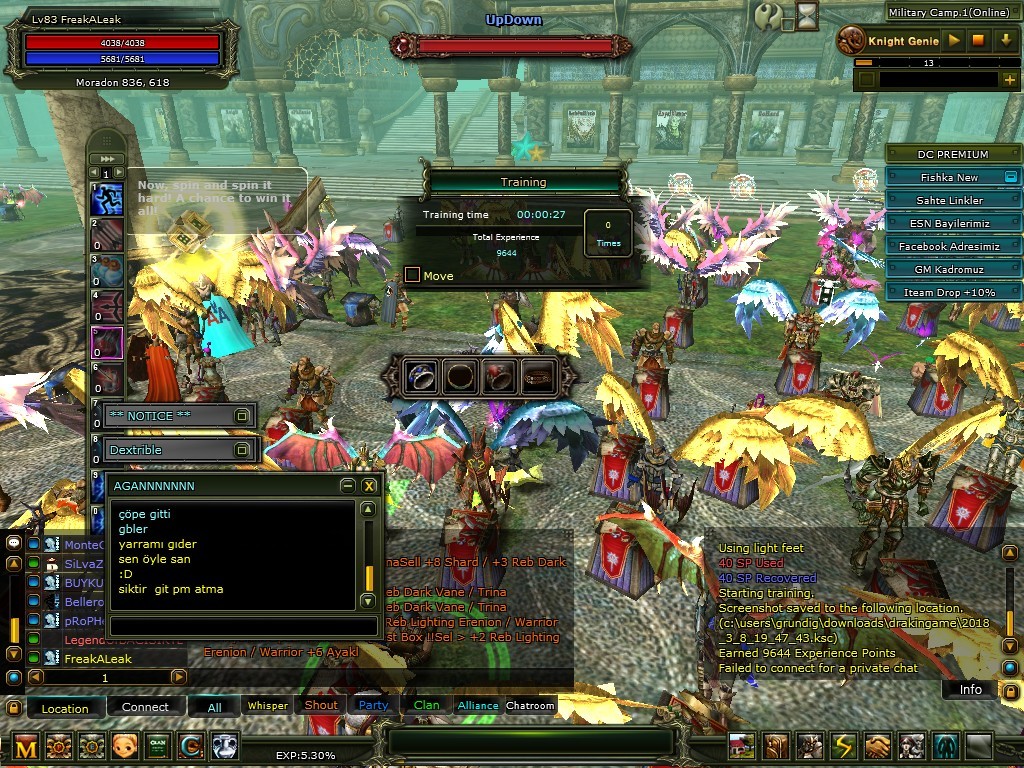Tick the Move checkbox in Training
Viewport: 1024px width, 768px height.
tap(412, 275)
